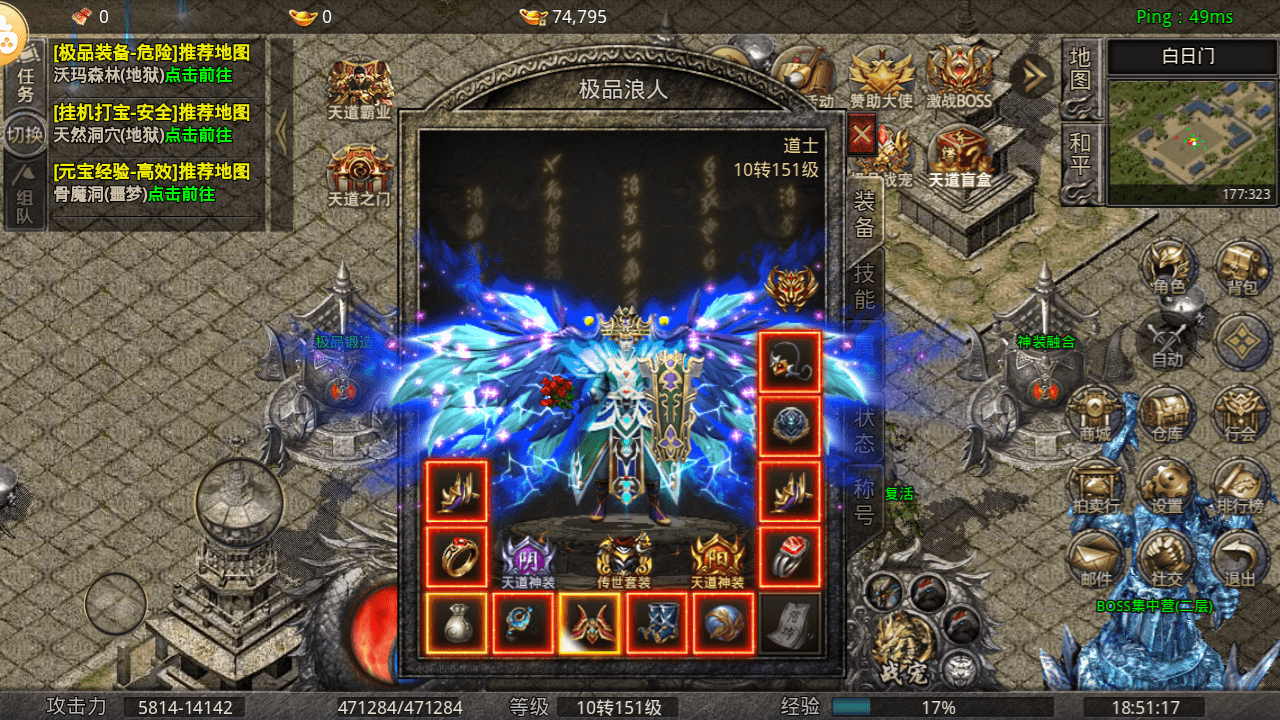Select the 状态 status tab

tap(864, 431)
